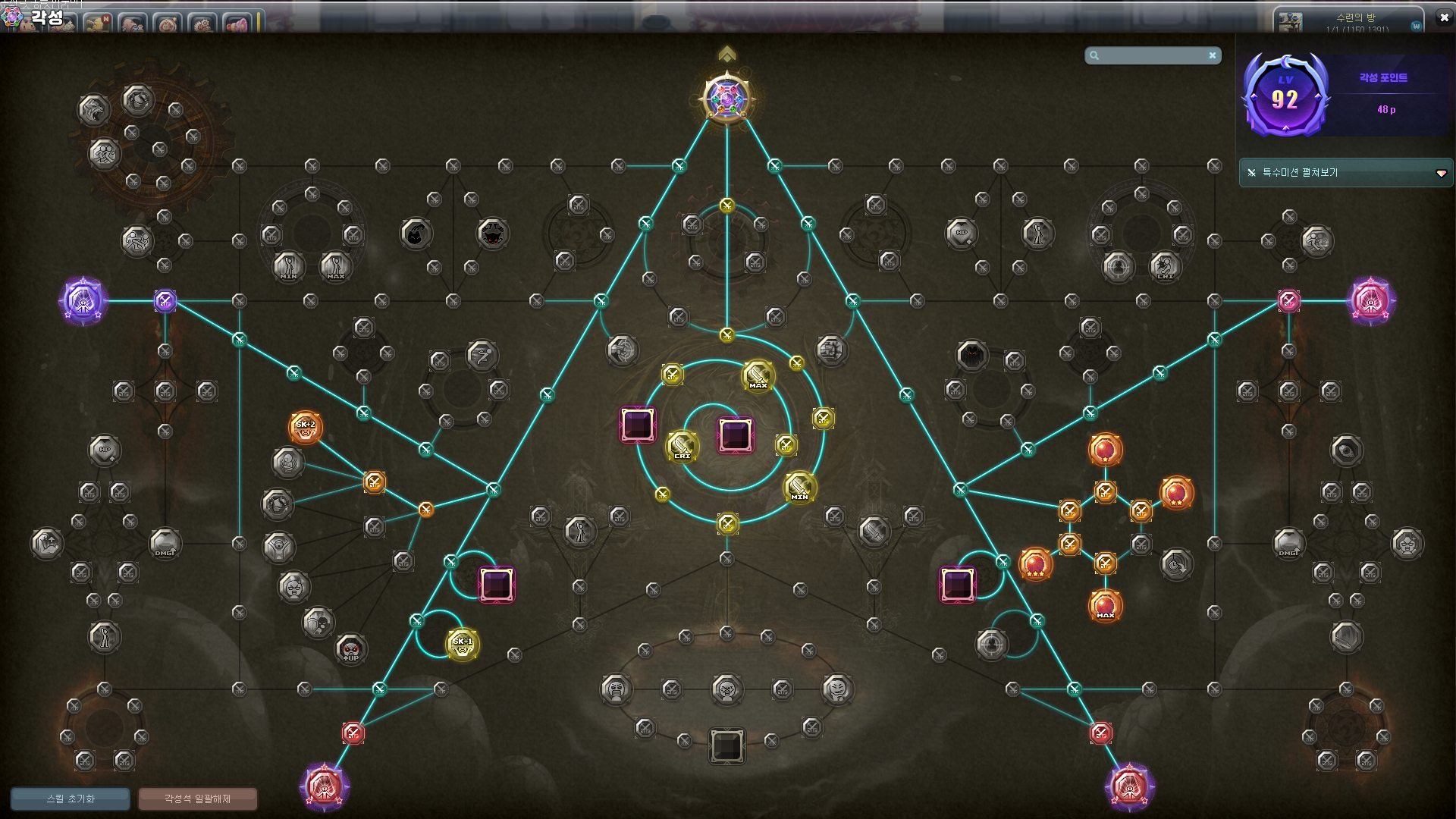Select the purple star node on the left edge
The width and height of the screenshot is (1456, 819).
pos(83,301)
